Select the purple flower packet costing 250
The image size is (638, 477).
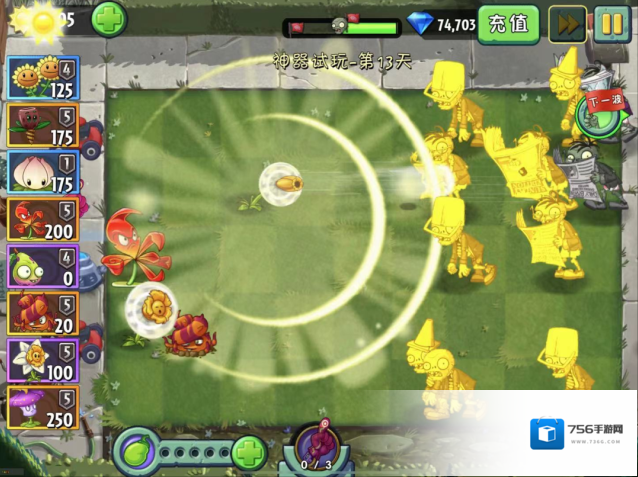point(42,407)
